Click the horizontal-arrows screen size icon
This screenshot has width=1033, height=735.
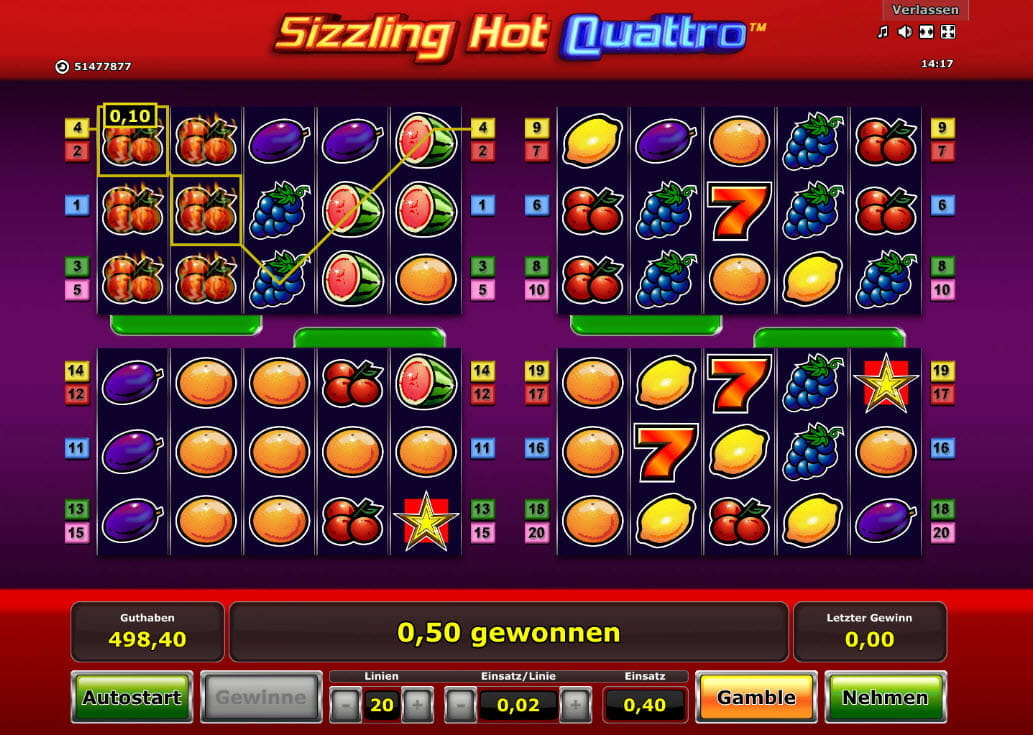click(926, 32)
